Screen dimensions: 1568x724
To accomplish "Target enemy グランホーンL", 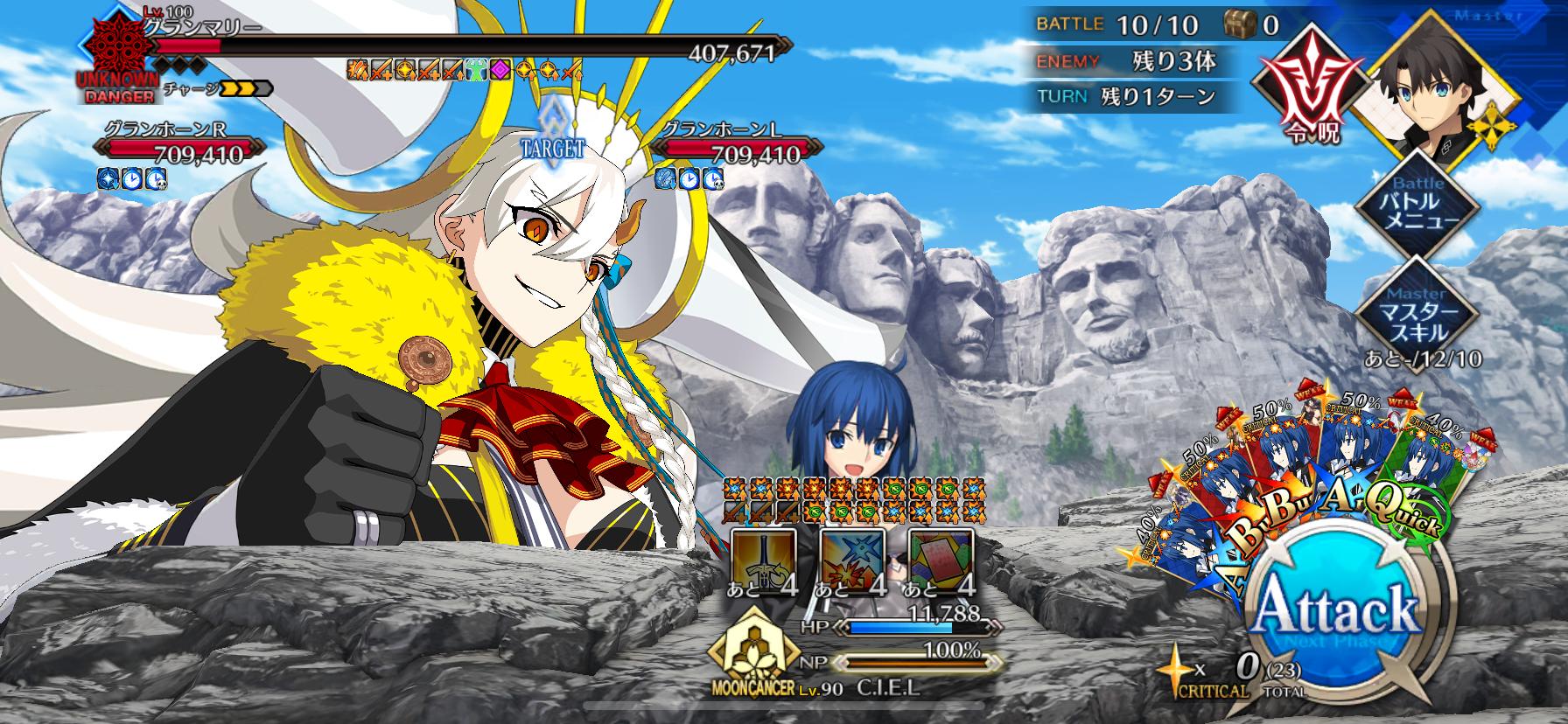I will click(731, 145).
